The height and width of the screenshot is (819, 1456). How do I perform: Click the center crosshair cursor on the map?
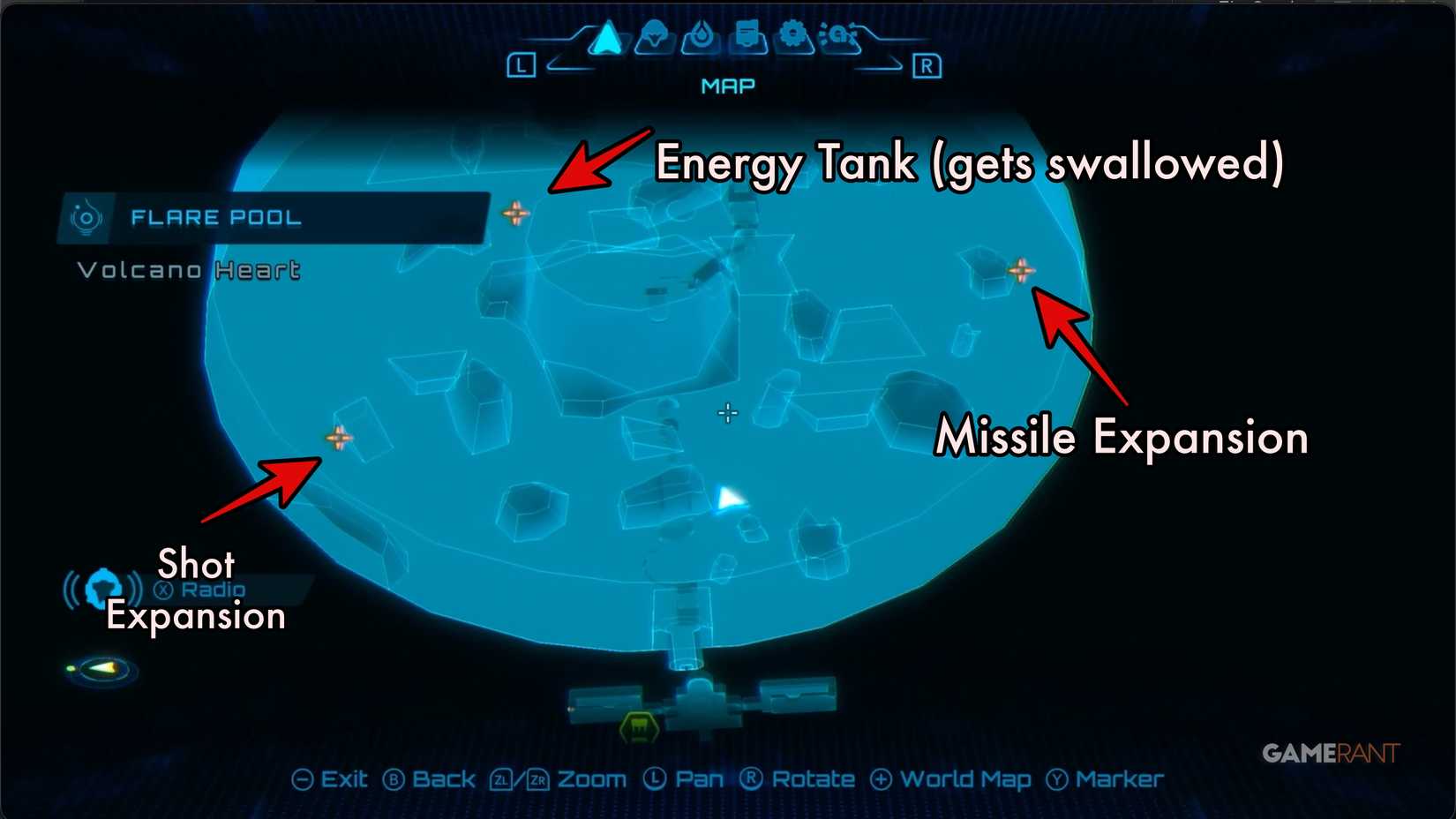(x=728, y=413)
